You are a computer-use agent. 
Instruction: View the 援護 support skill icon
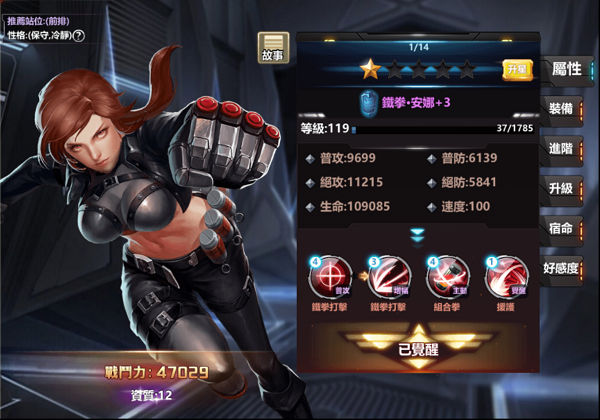506,275
